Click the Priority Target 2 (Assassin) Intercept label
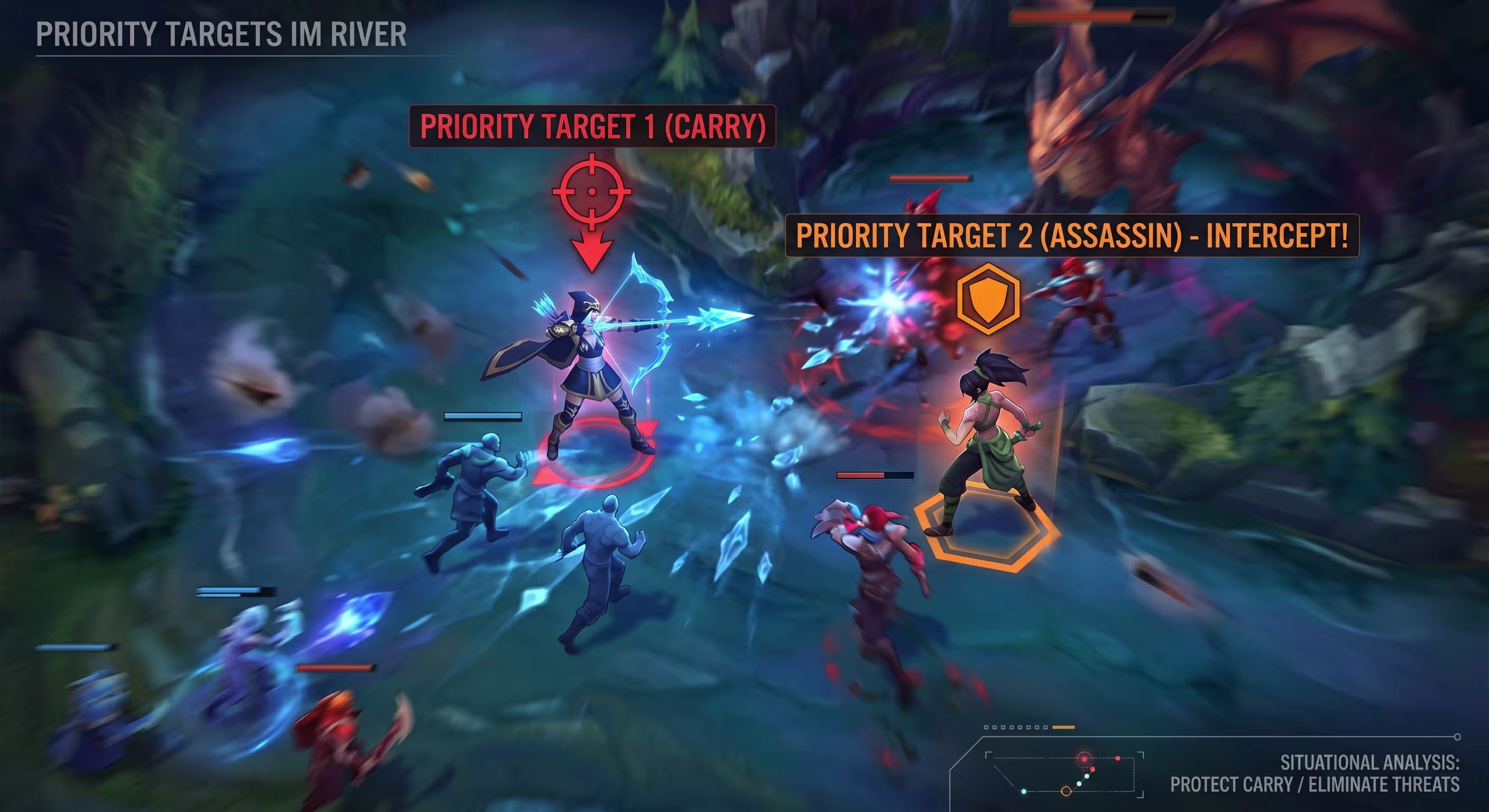 pos(1072,236)
